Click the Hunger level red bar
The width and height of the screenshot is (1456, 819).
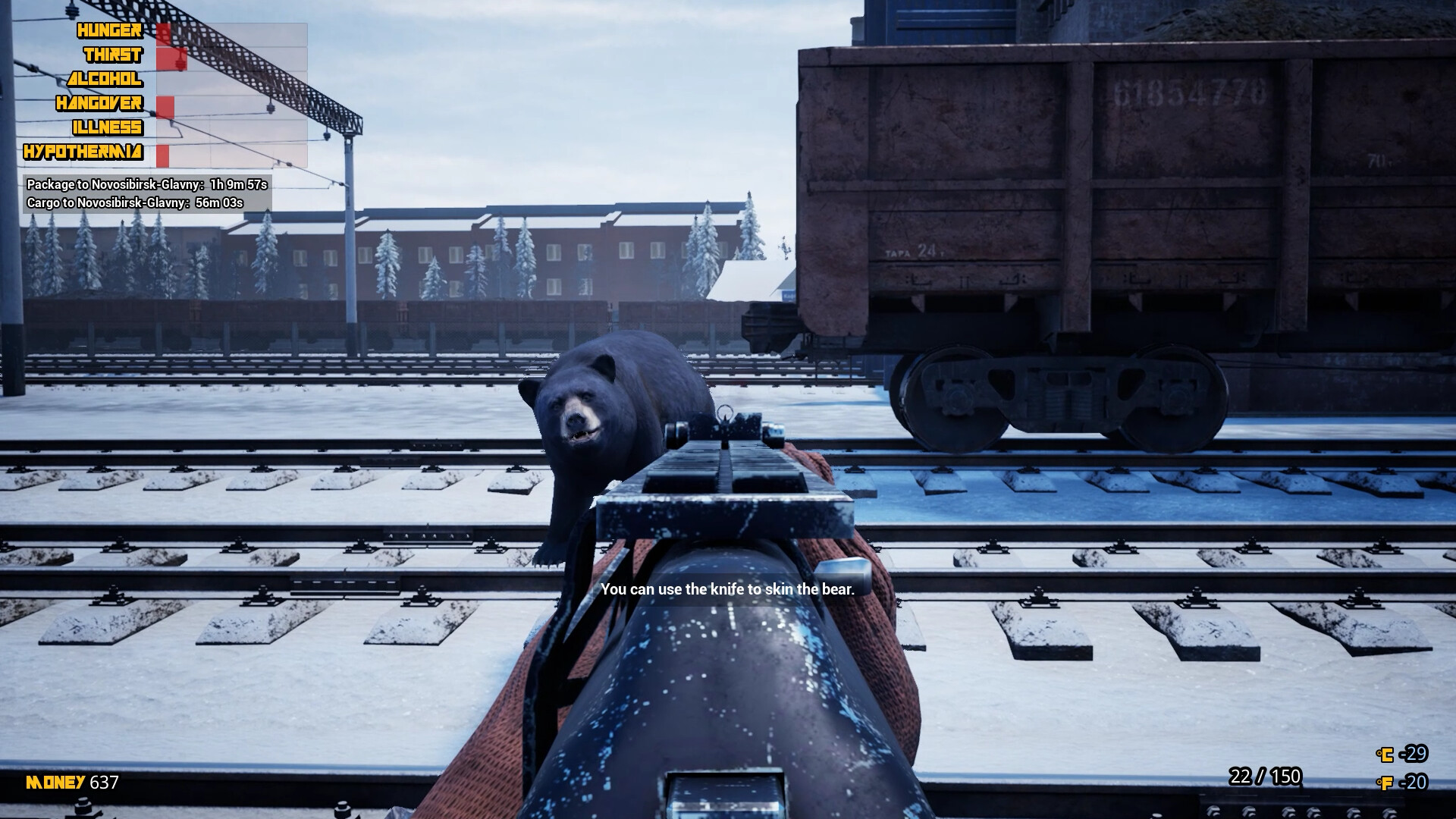point(164,31)
